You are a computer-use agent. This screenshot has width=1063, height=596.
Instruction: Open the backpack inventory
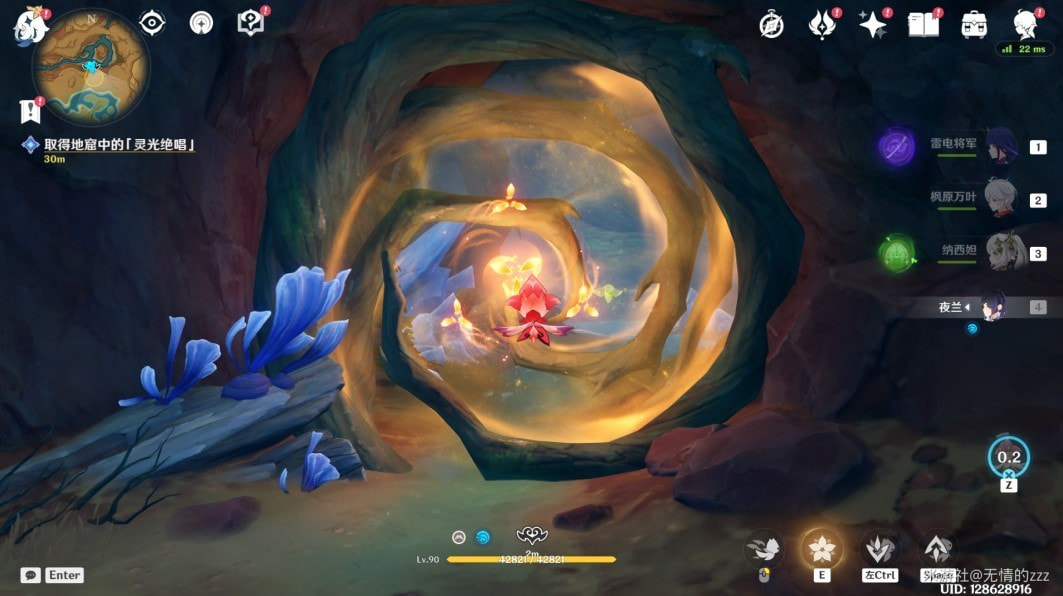[x=974, y=25]
